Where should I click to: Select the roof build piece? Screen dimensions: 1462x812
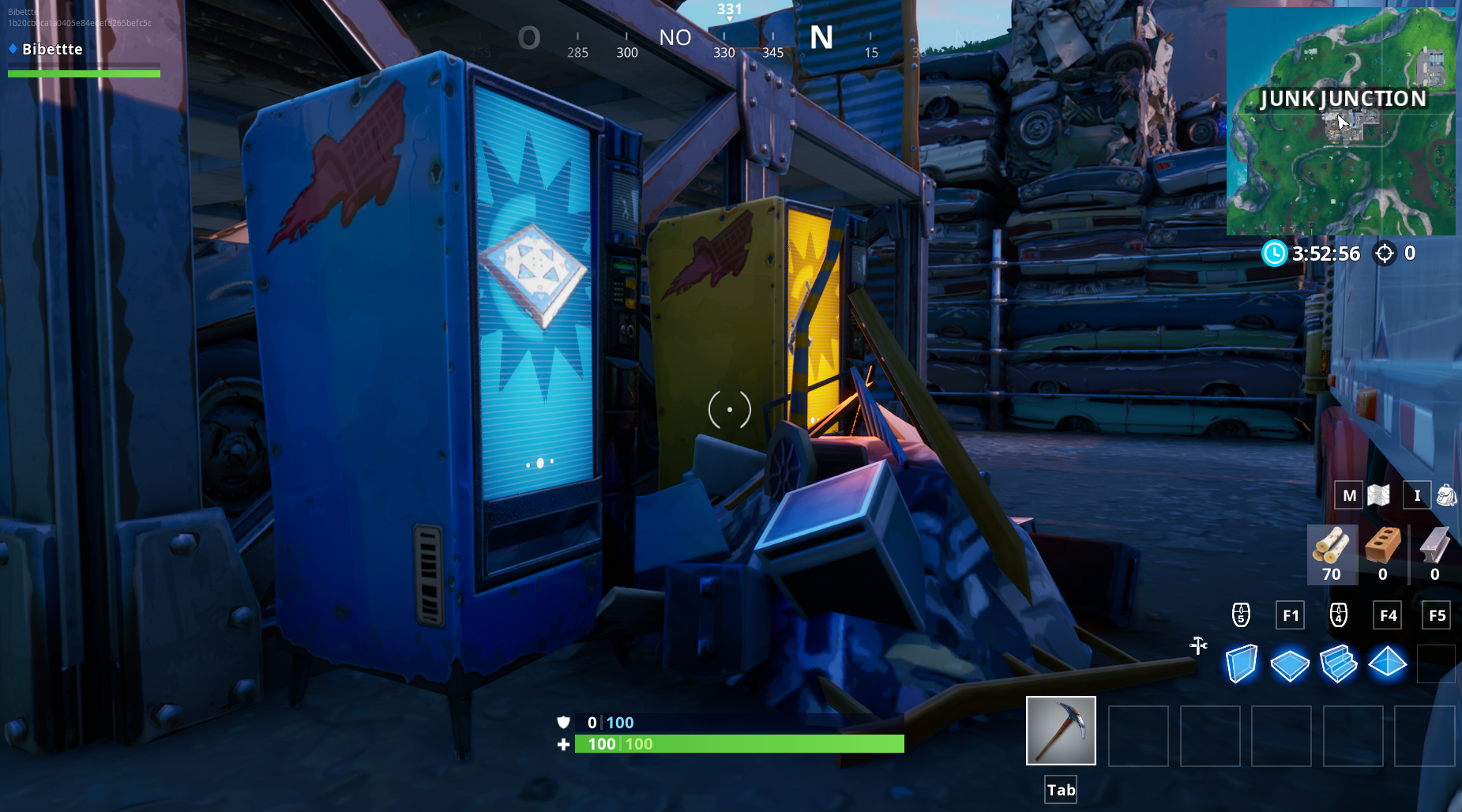click(1388, 664)
